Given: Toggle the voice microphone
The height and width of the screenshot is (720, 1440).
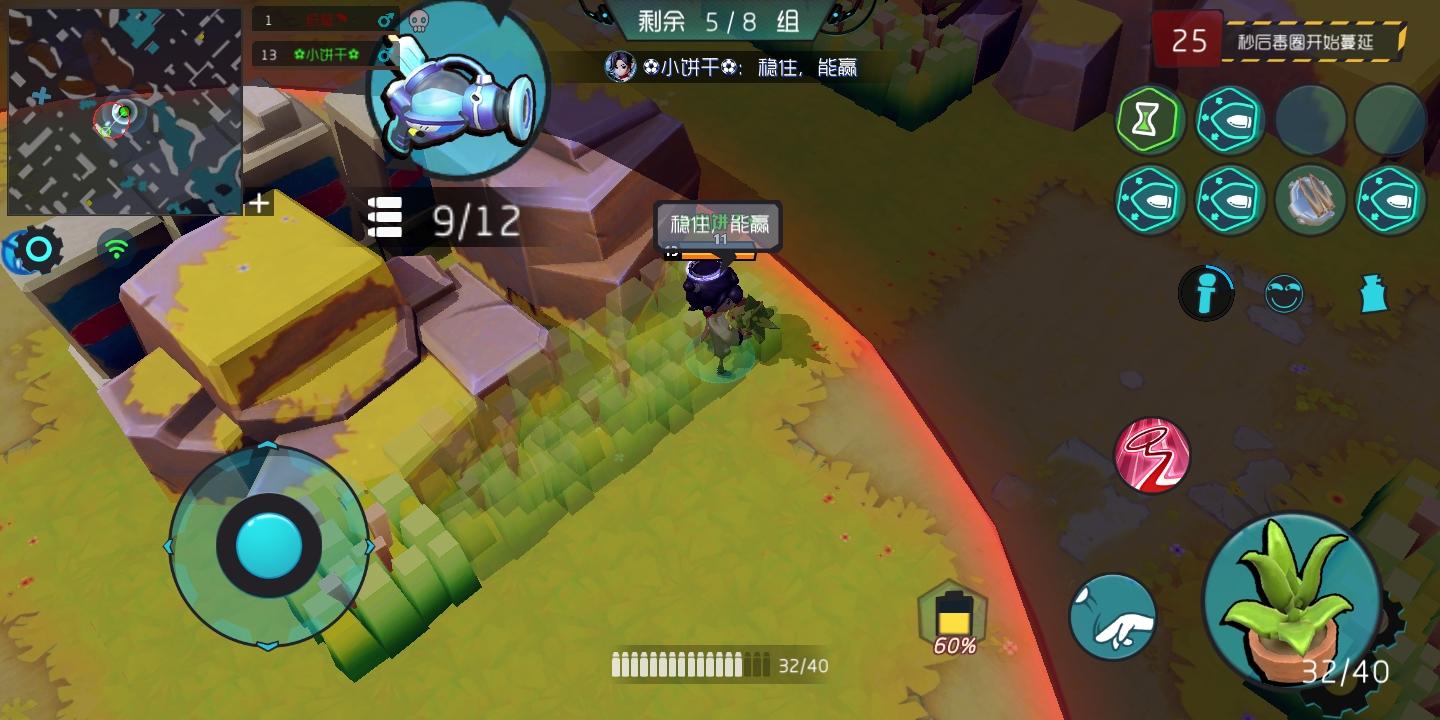Looking at the screenshot, I should click(x=1206, y=294).
